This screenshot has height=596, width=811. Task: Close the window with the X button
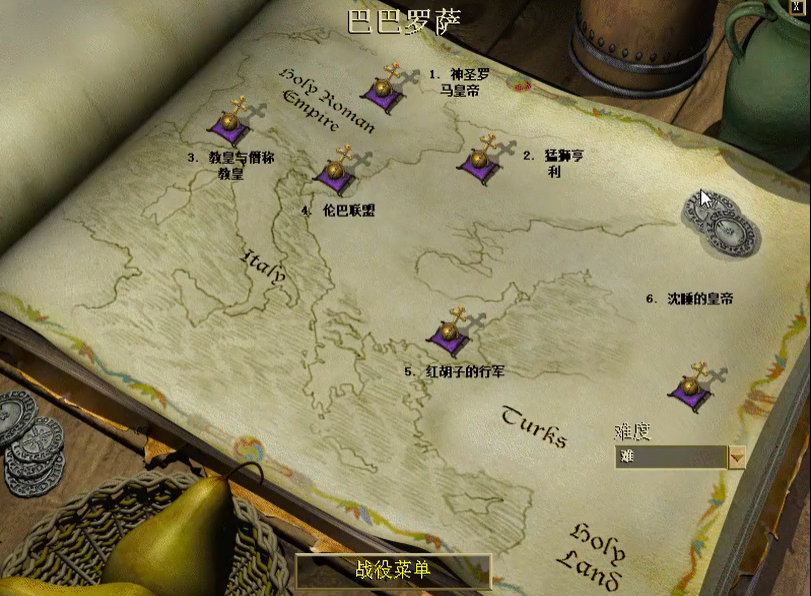(x=798, y=5)
